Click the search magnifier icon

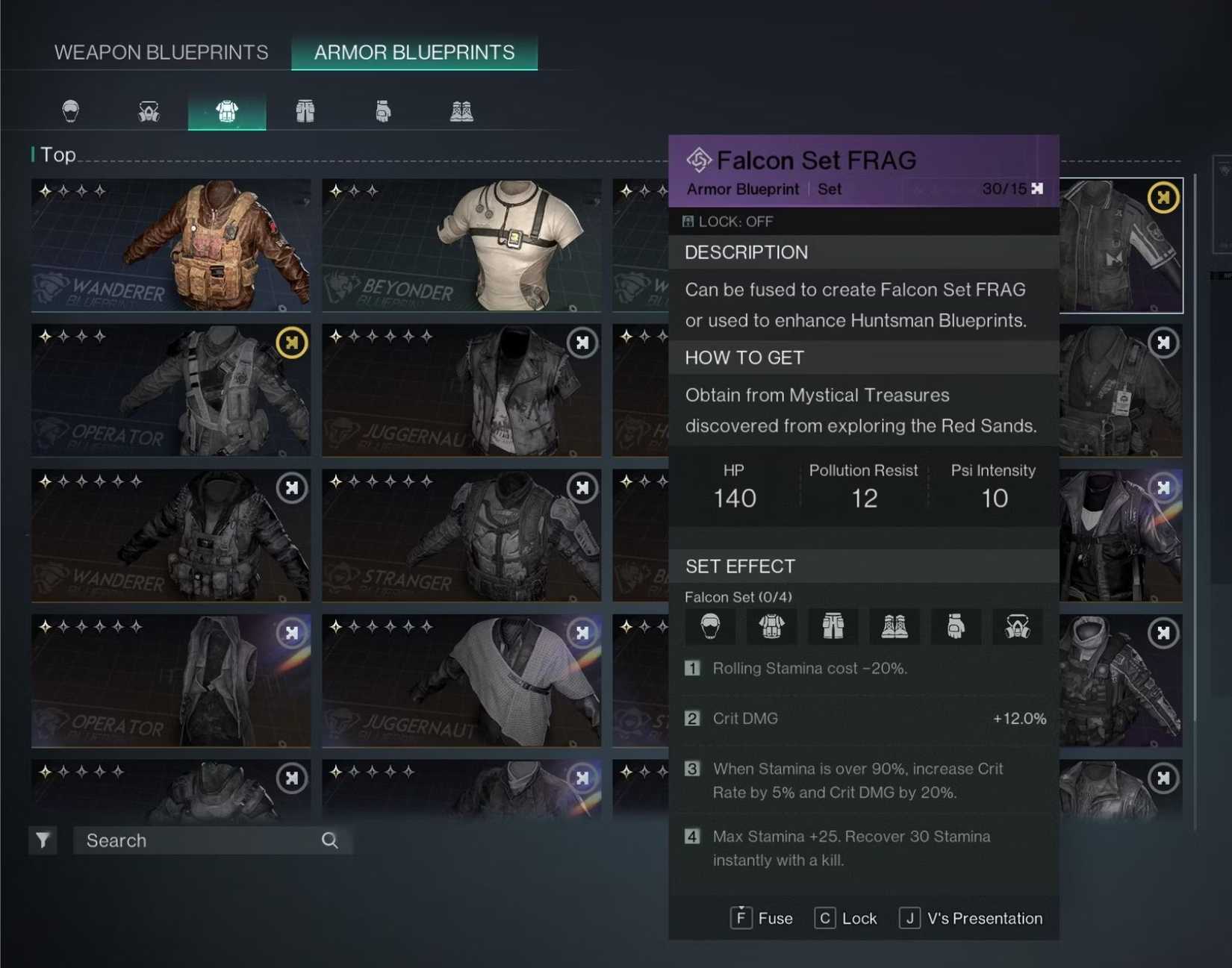coord(330,840)
